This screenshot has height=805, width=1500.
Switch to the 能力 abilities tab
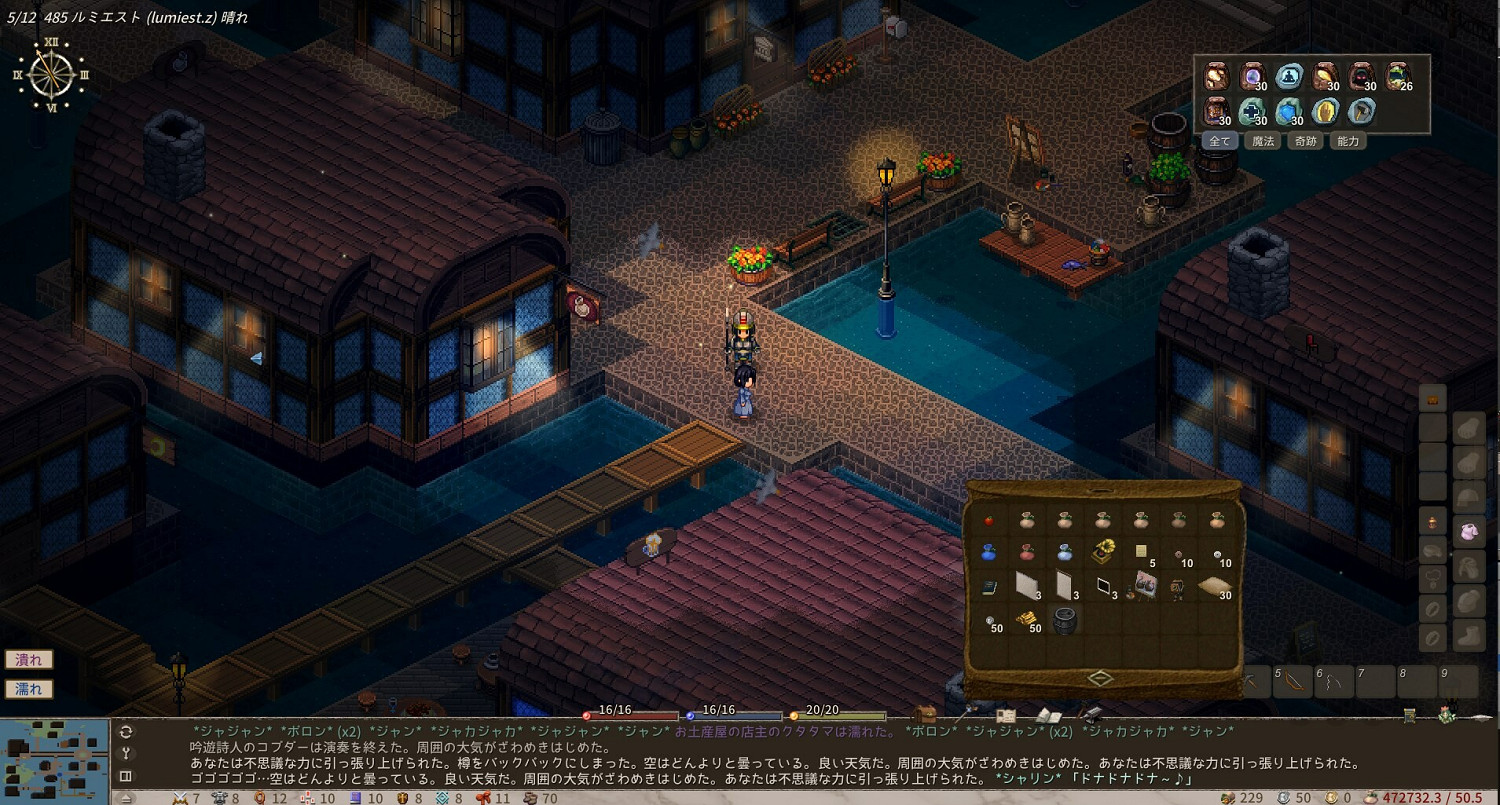point(1347,141)
